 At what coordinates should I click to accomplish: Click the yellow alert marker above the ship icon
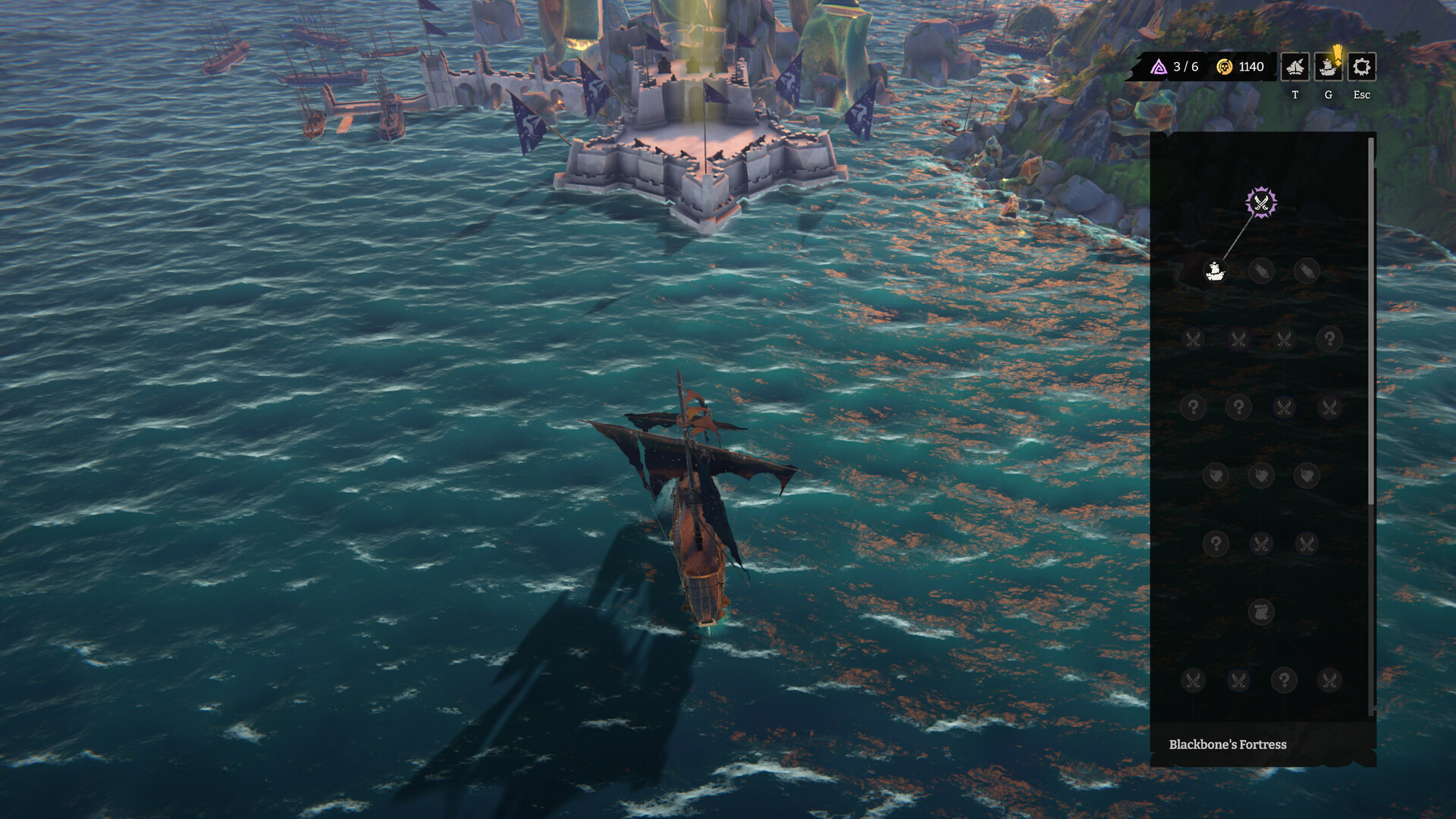coord(1337,52)
